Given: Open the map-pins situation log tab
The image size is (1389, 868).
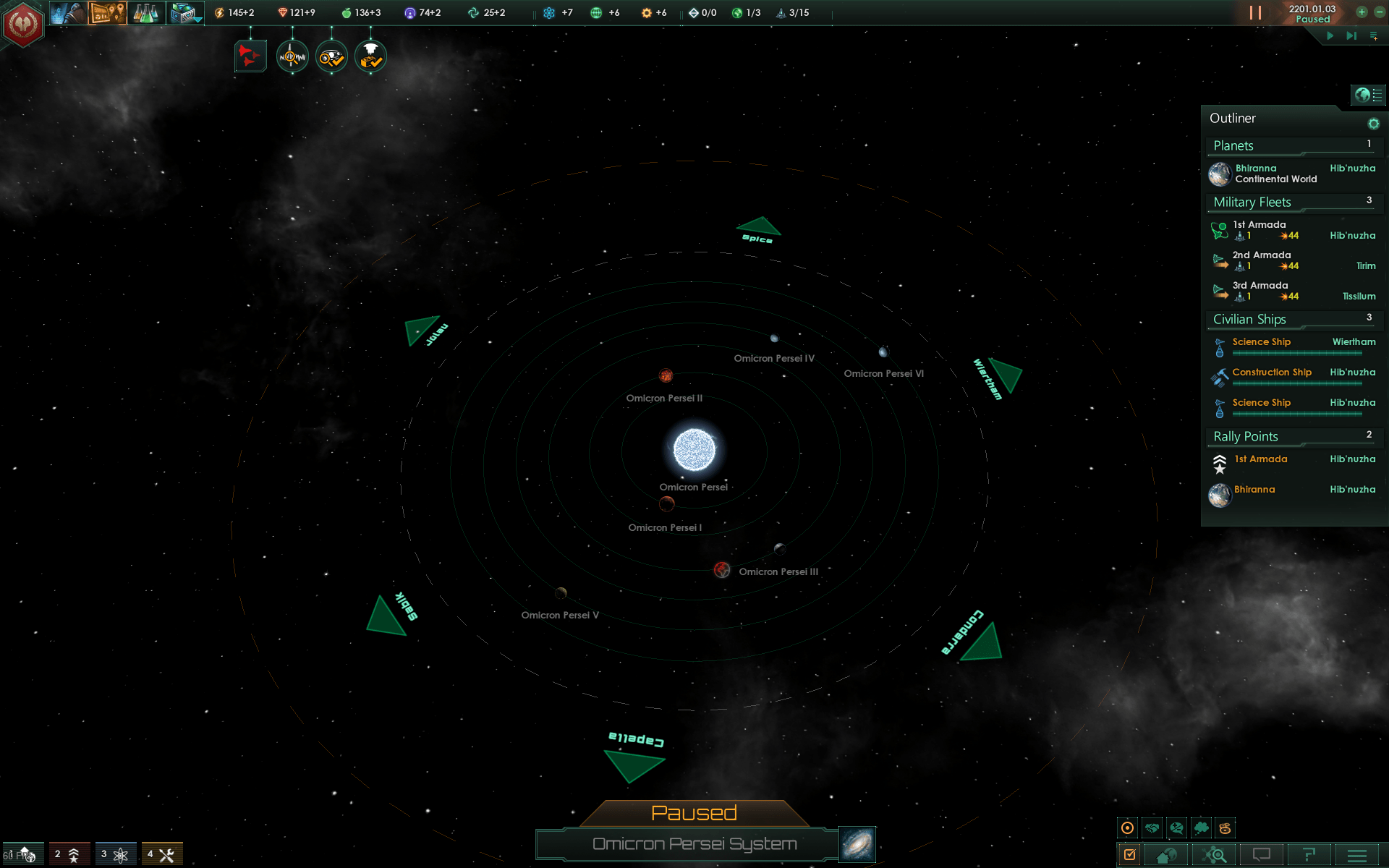Looking at the screenshot, I should pyautogui.click(x=107, y=13).
